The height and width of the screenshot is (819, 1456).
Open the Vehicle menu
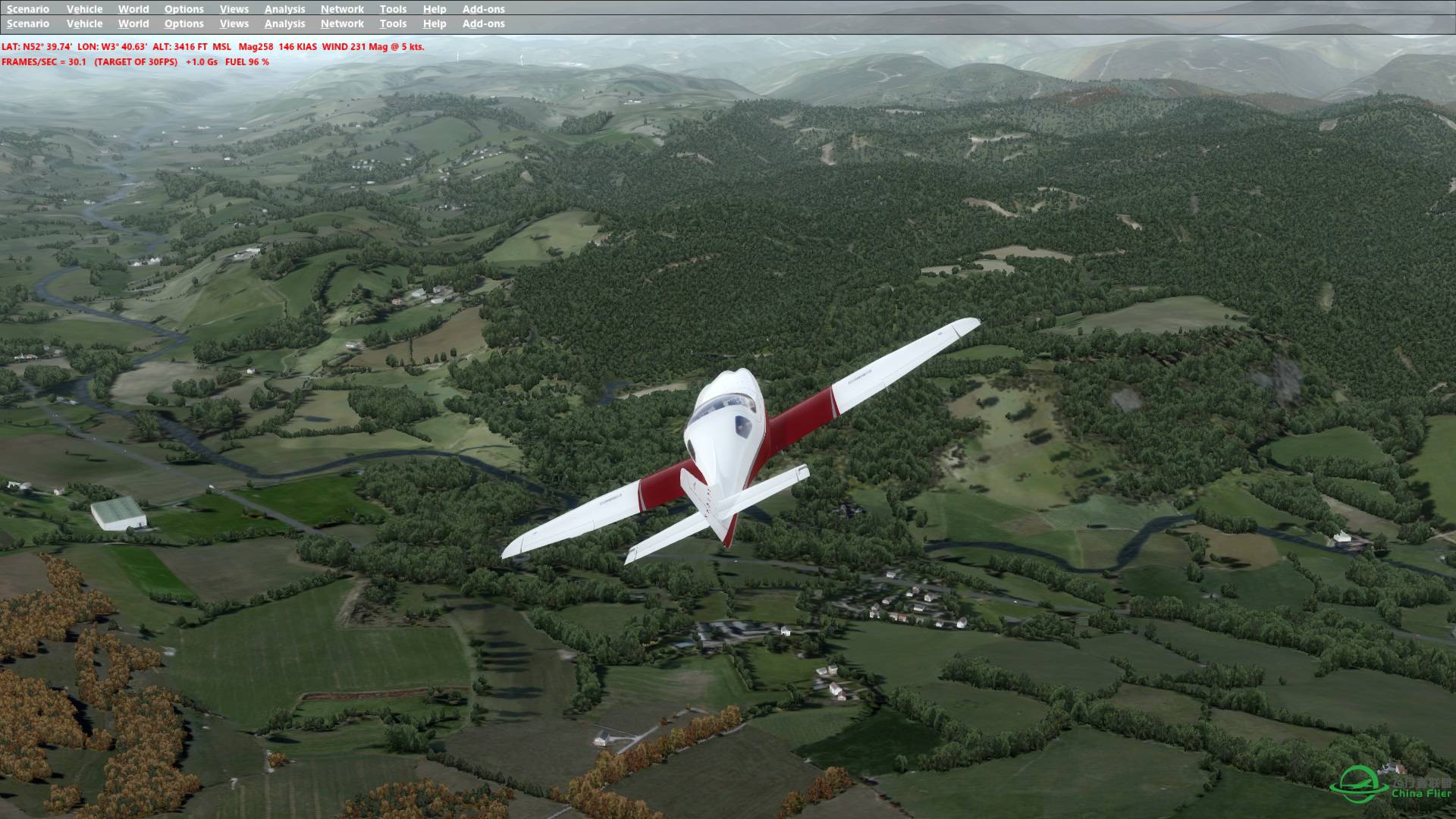pyautogui.click(x=85, y=9)
